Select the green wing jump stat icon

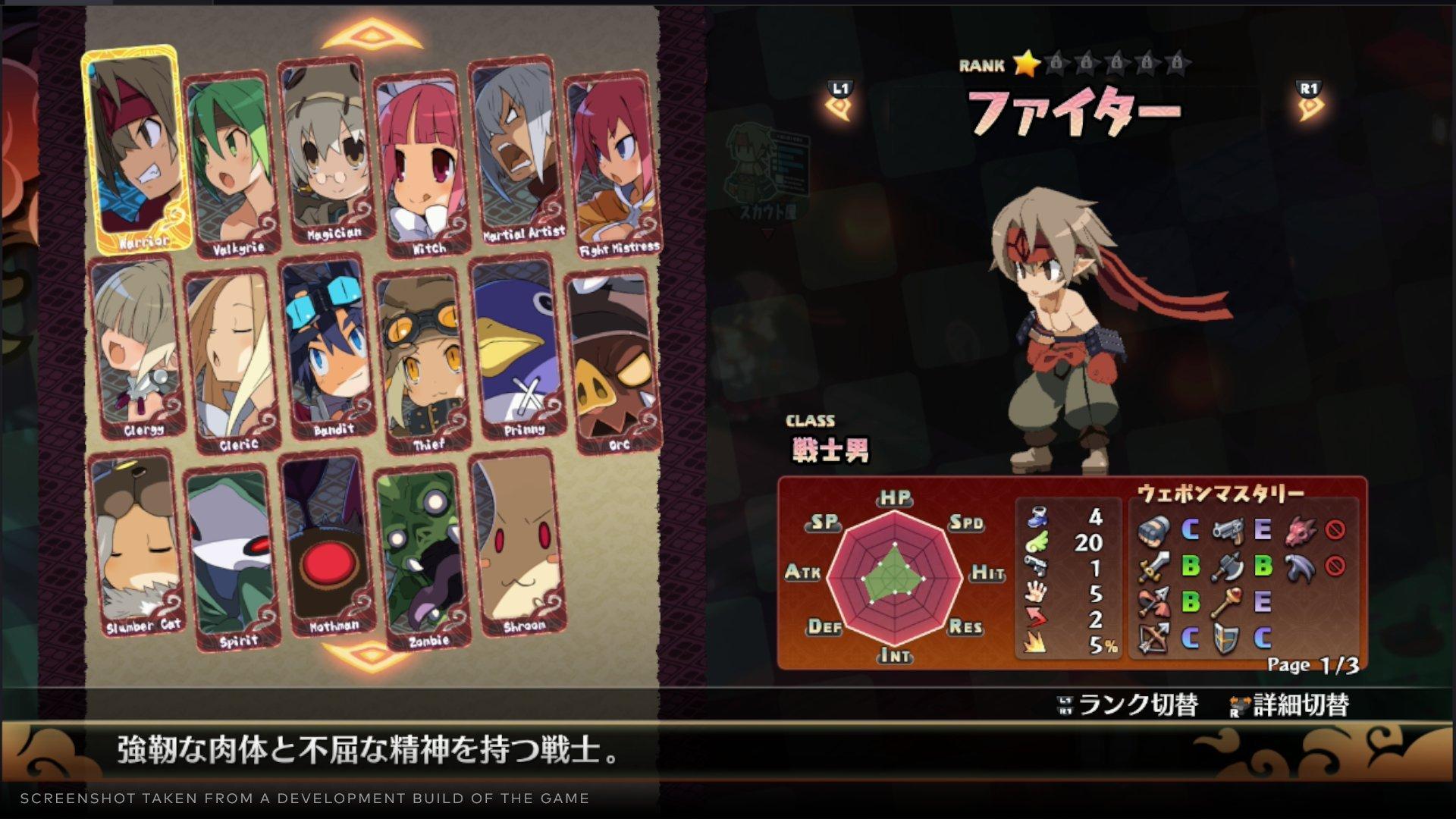[x=1037, y=541]
